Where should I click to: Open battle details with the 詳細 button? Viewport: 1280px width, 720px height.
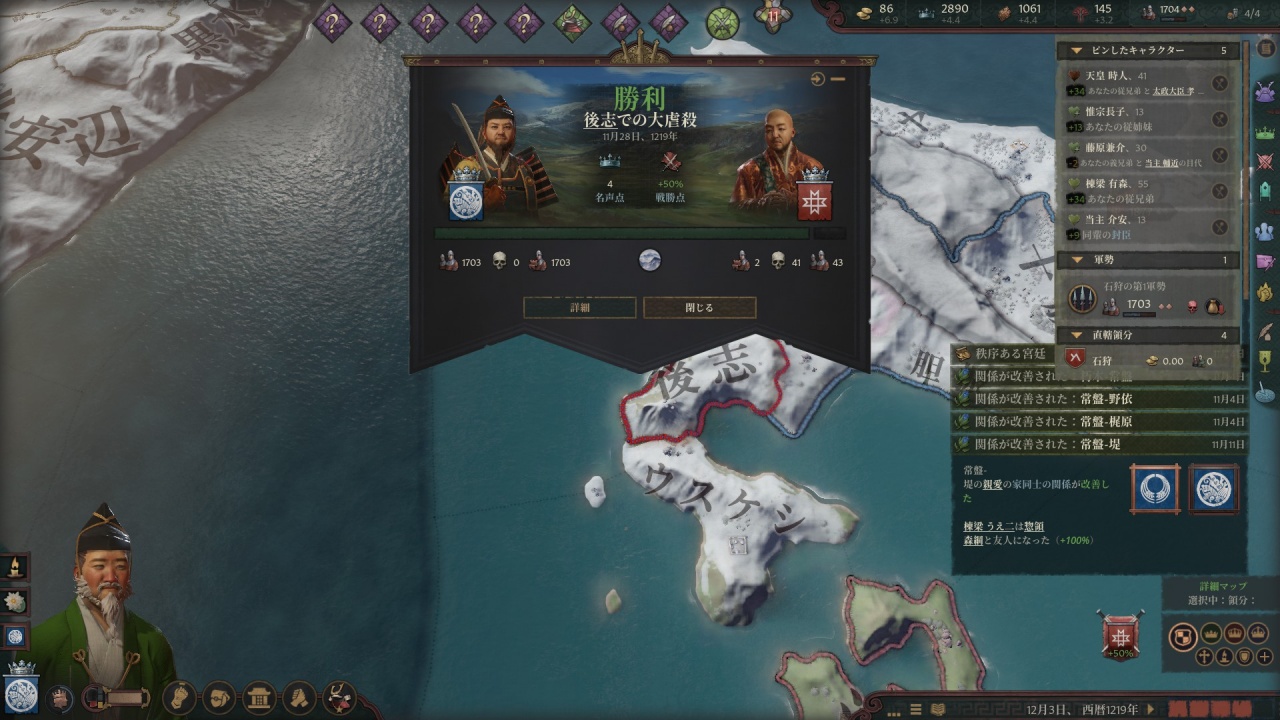pyautogui.click(x=579, y=308)
